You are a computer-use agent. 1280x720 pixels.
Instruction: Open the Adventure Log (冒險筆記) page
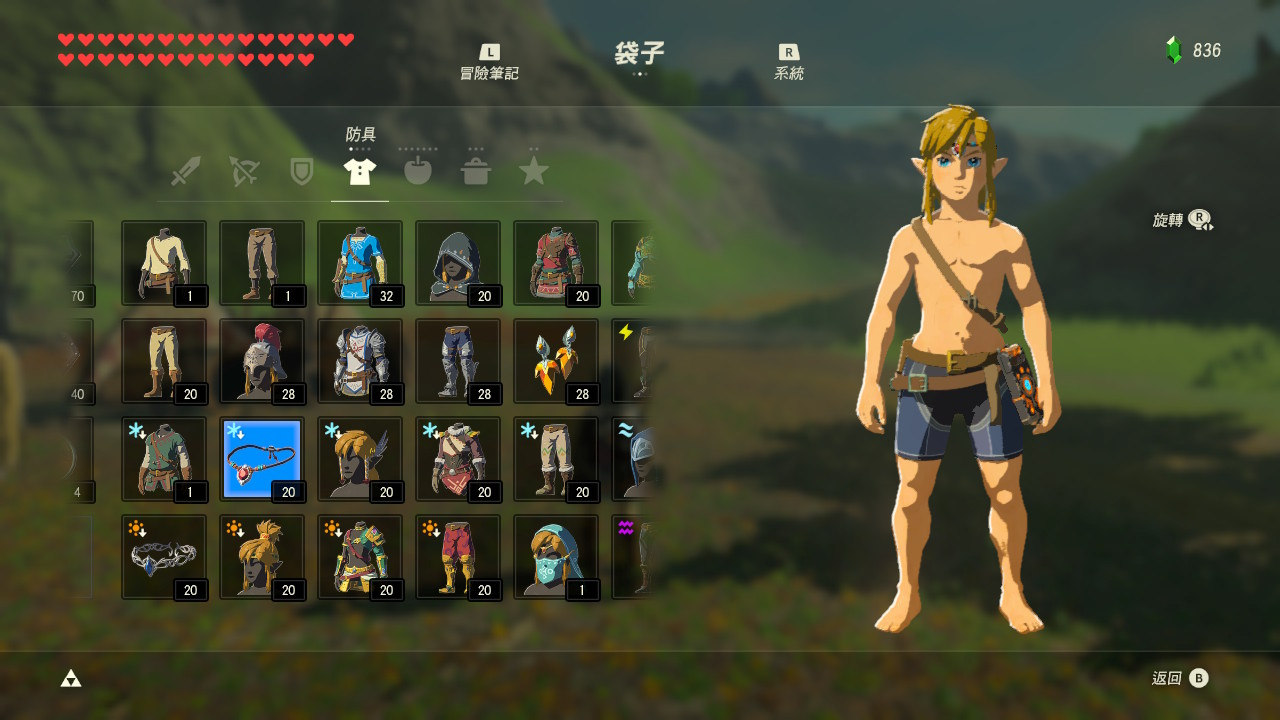coord(489,62)
